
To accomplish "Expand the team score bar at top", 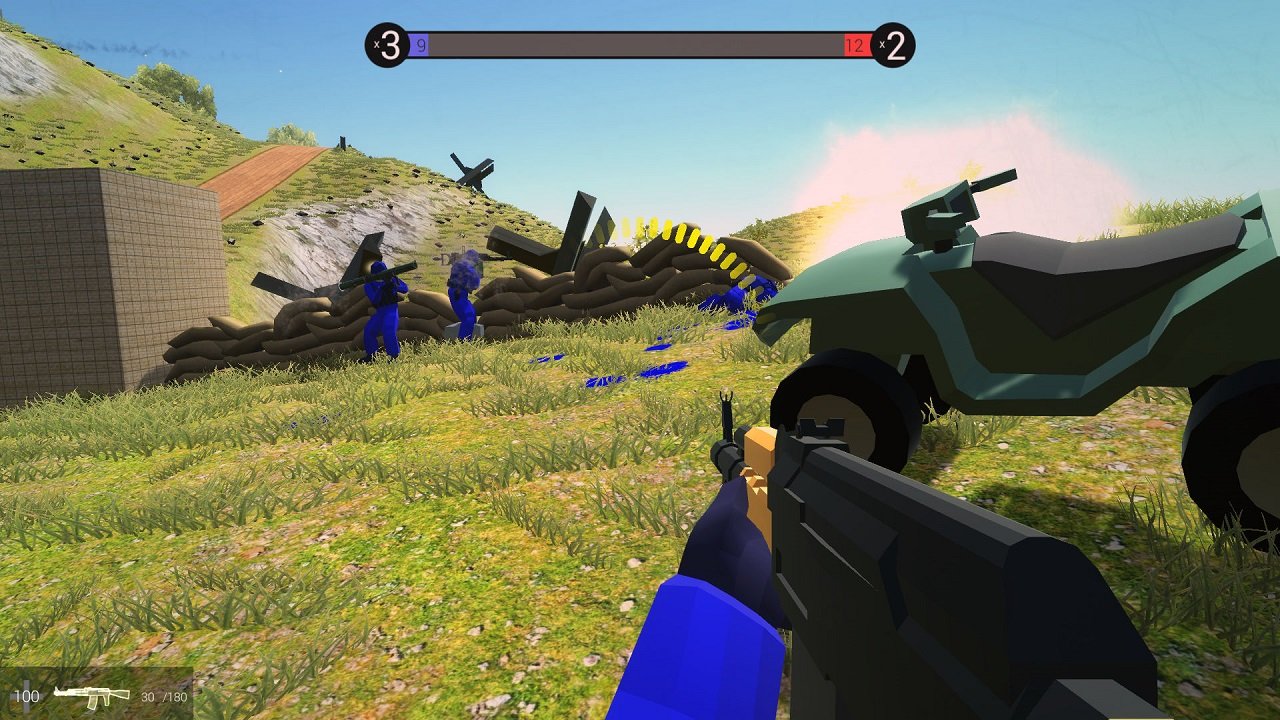I will 640,43.
